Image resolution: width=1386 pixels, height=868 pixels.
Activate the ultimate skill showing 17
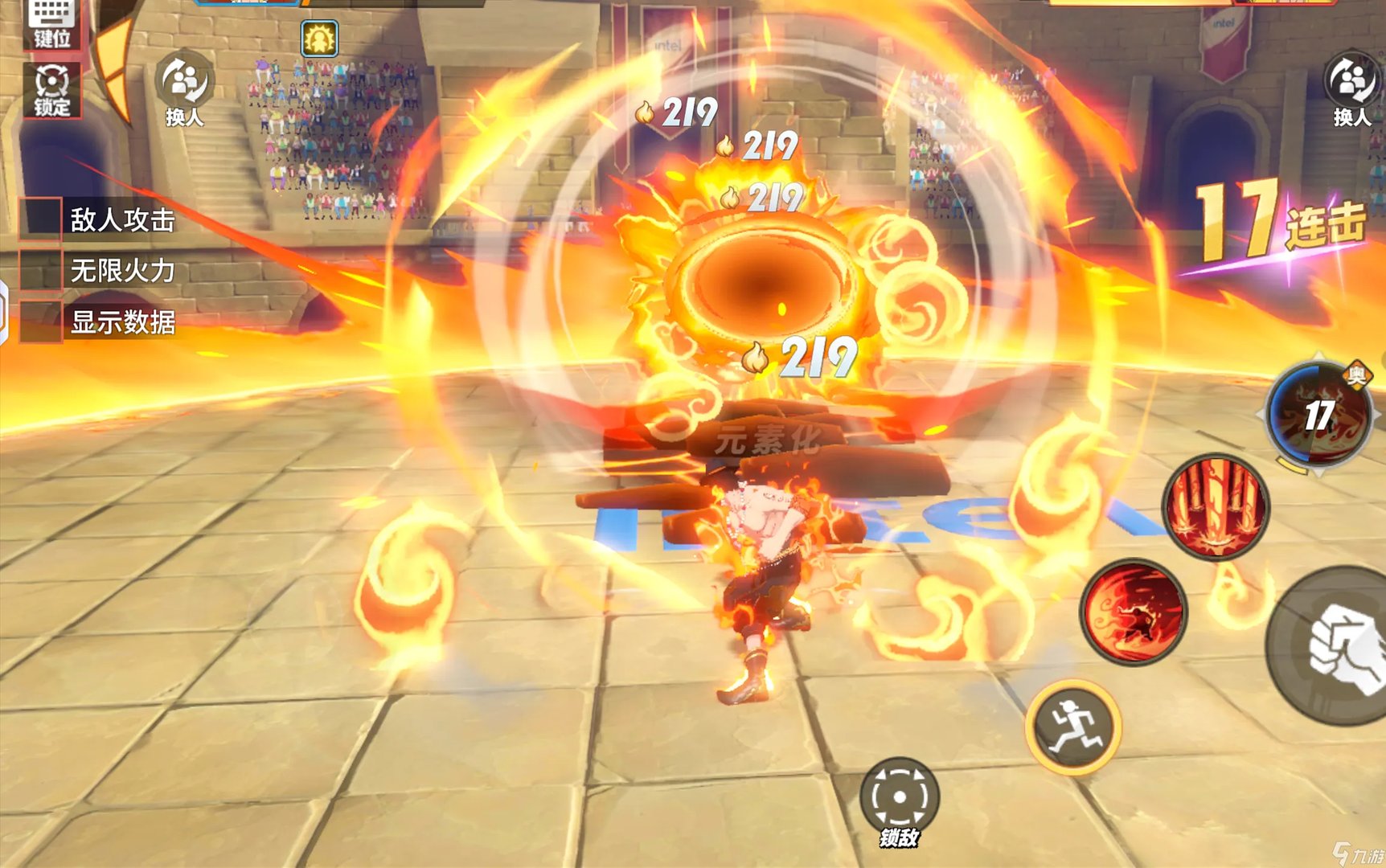coord(1318,416)
